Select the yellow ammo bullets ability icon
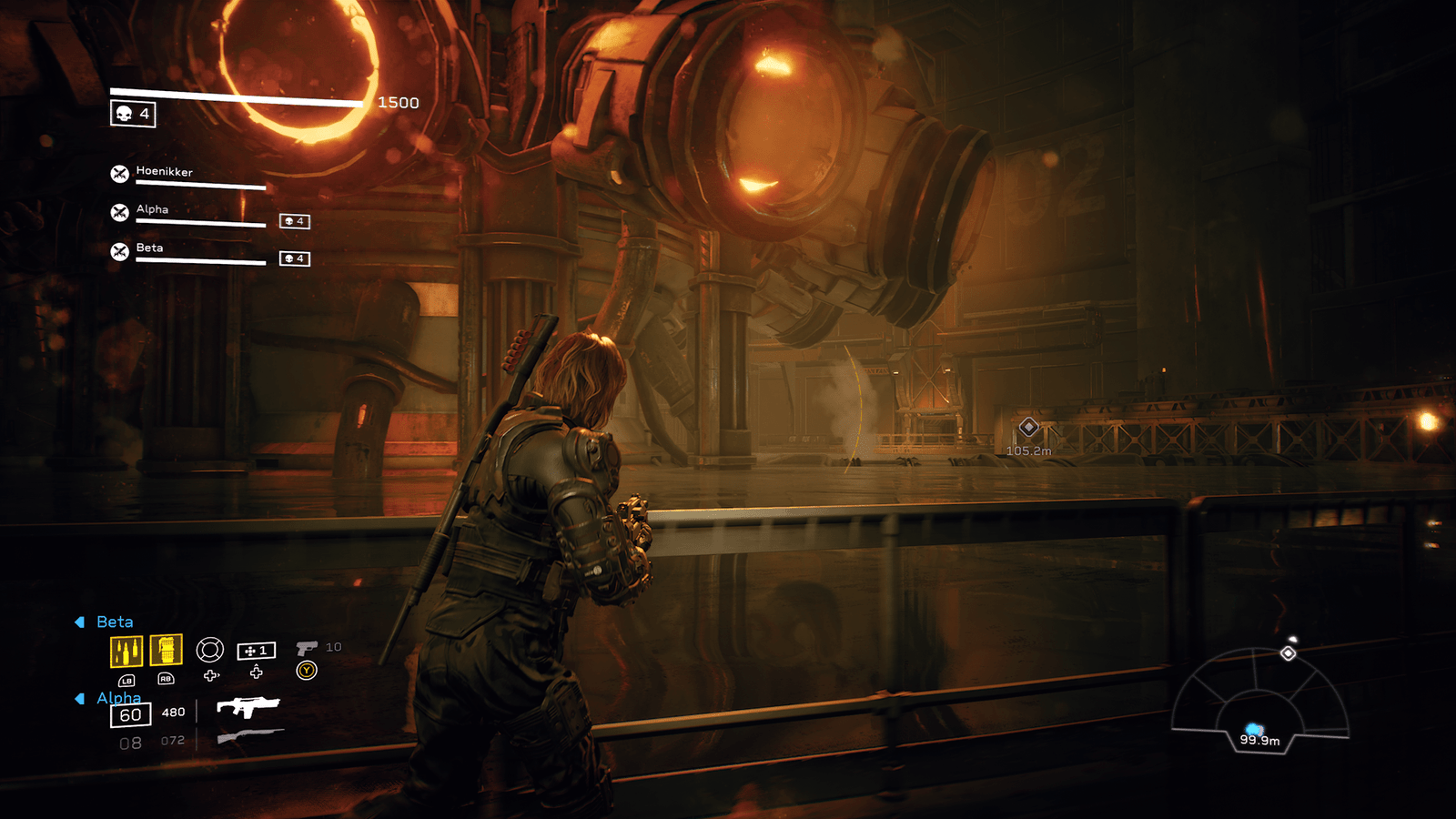Viewport: 1456px width, 819px height. click(126, 651)
